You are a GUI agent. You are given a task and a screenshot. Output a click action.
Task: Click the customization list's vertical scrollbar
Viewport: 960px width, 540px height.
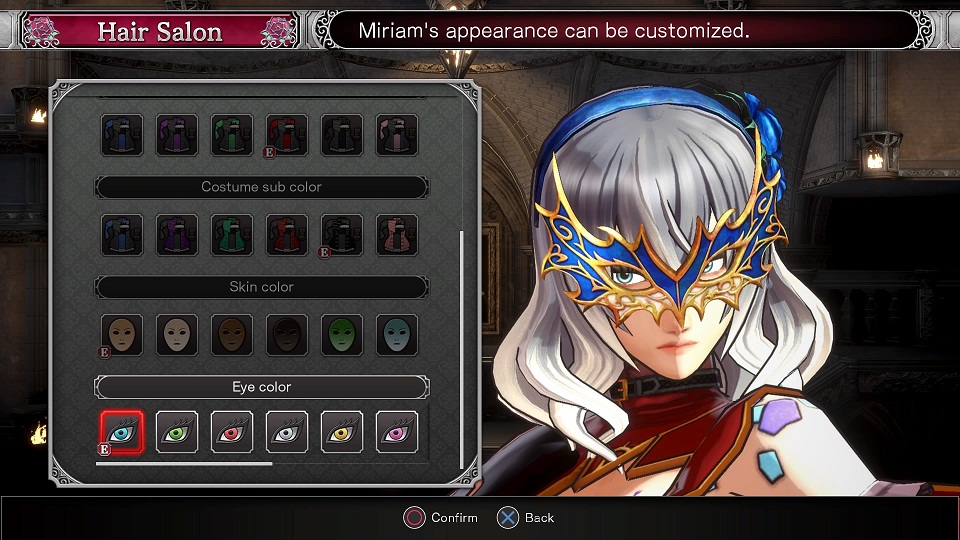coord(461,349)
